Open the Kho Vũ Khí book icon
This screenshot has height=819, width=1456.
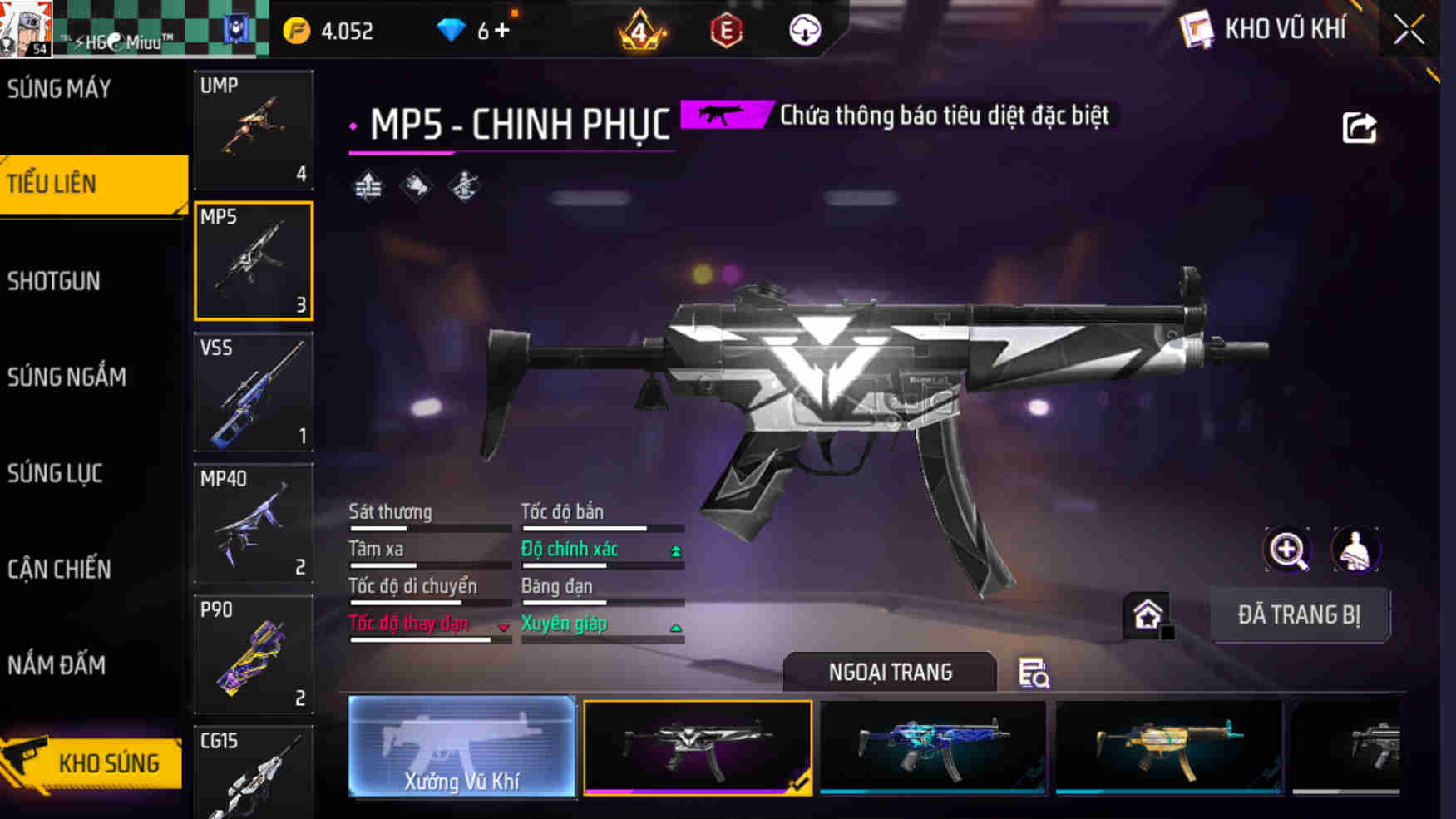1196,31
